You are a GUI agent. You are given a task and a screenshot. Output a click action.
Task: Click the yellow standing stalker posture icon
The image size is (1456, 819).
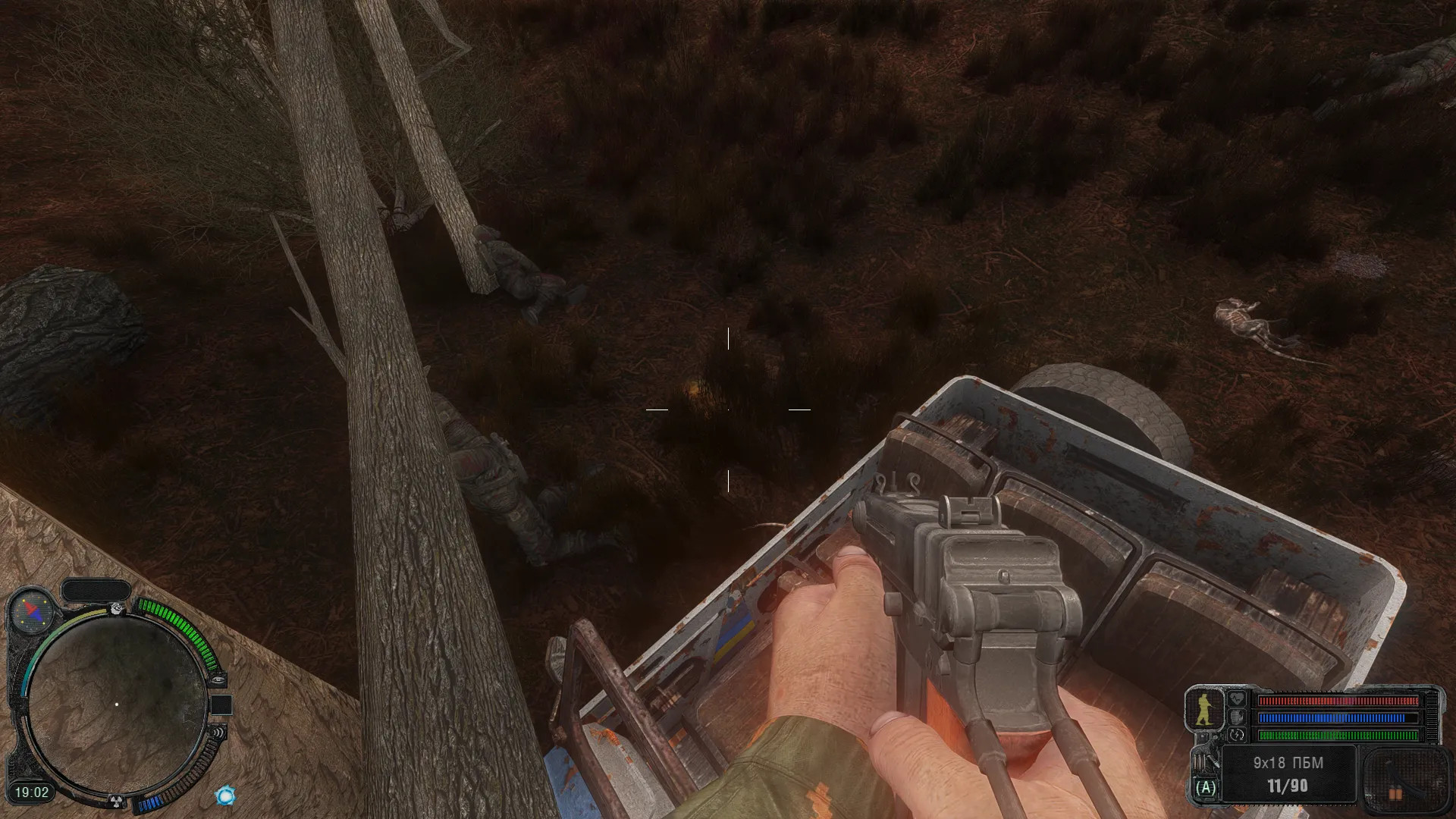click(x=1203, y=711)
